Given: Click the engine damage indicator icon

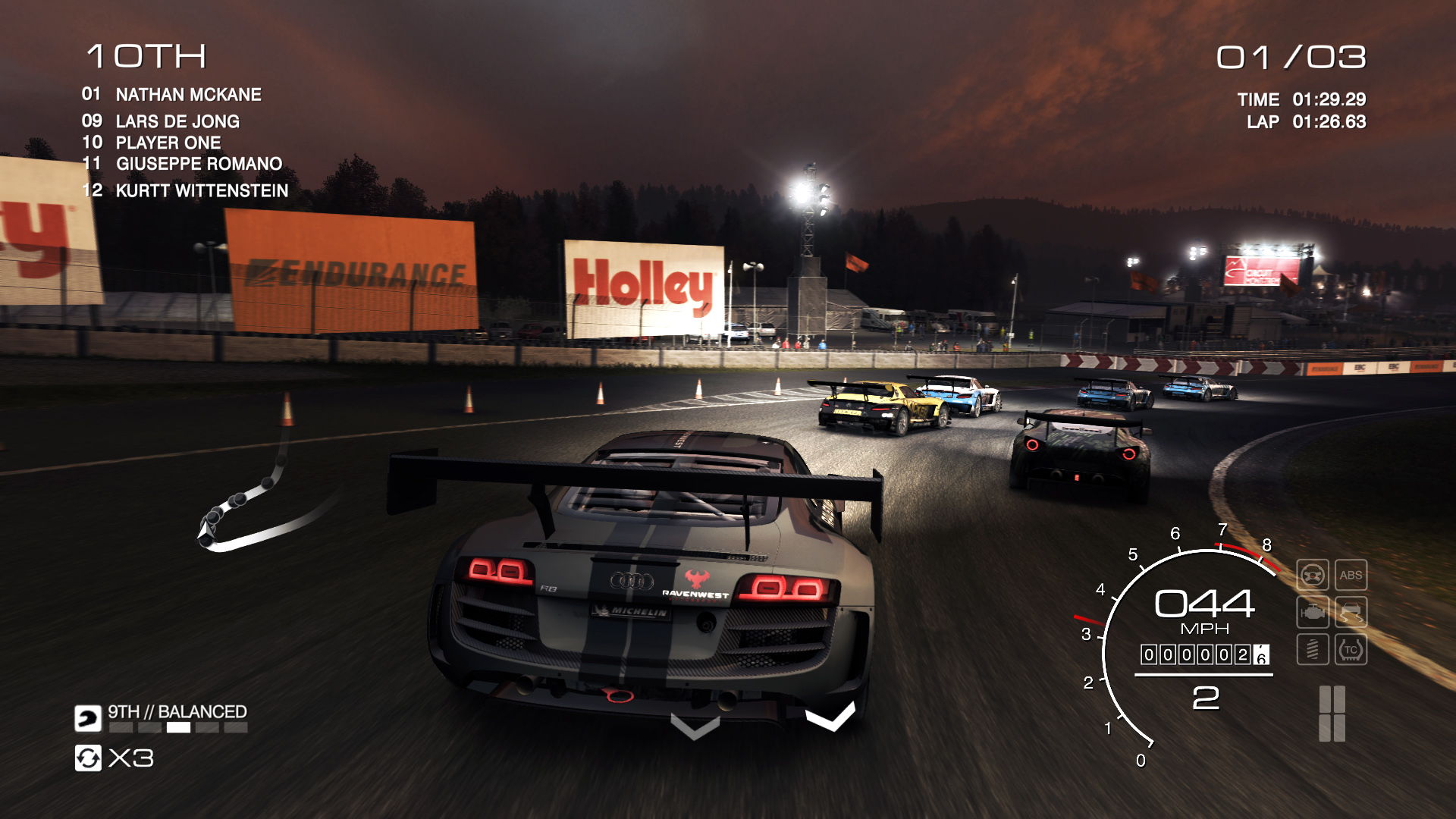Looking at the screenshot, I should click(1314, 611).
